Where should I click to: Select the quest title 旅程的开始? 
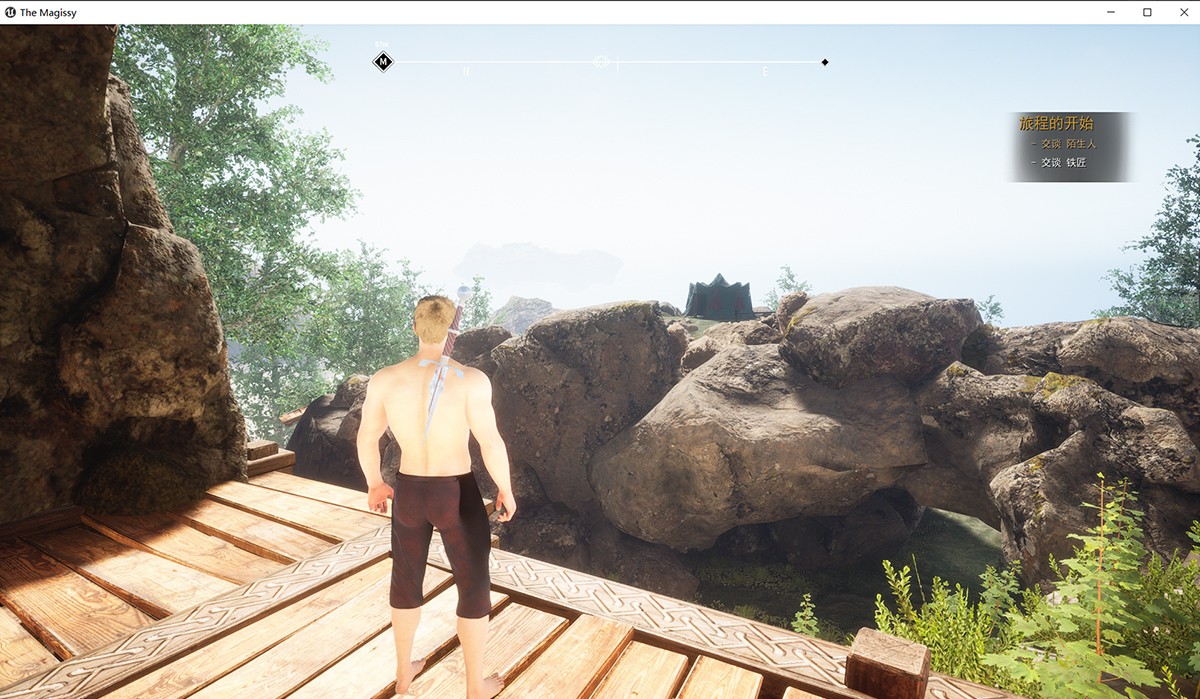[1055, 123]
